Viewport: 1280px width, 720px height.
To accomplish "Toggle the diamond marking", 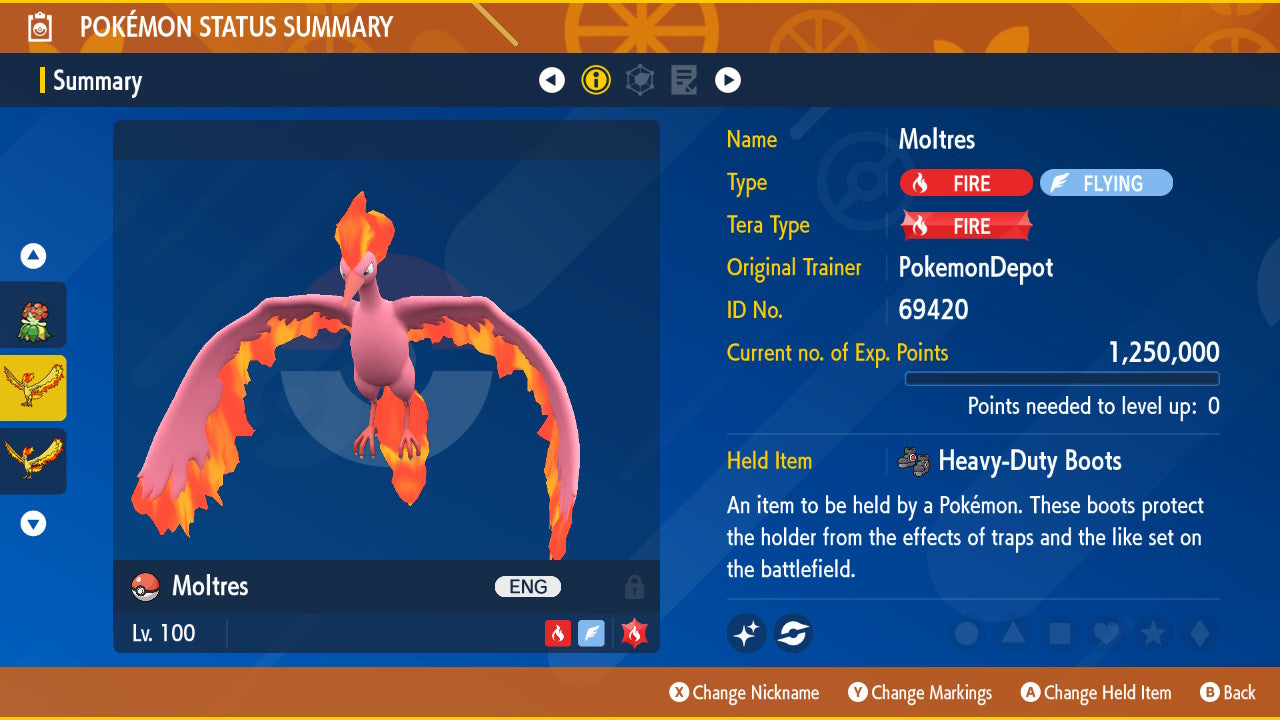I will click(x=1199, y=633).
